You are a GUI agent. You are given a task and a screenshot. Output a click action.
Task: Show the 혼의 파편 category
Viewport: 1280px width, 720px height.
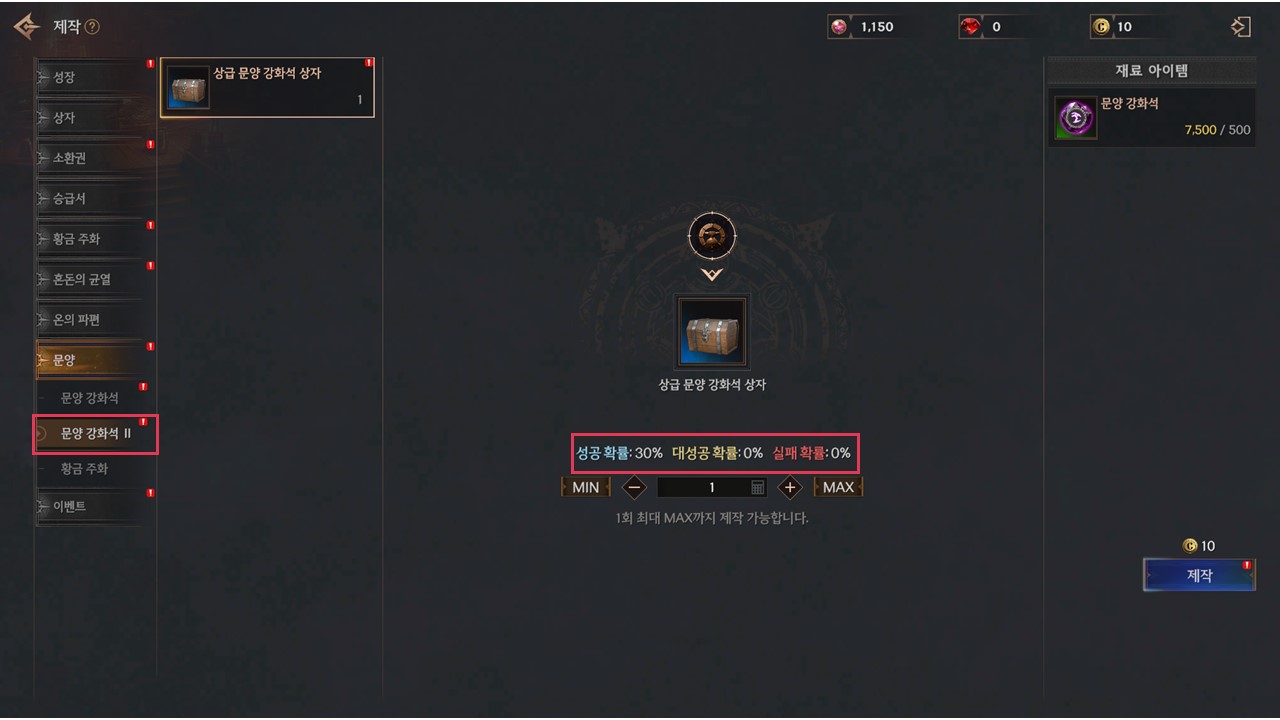coord(92,320)
